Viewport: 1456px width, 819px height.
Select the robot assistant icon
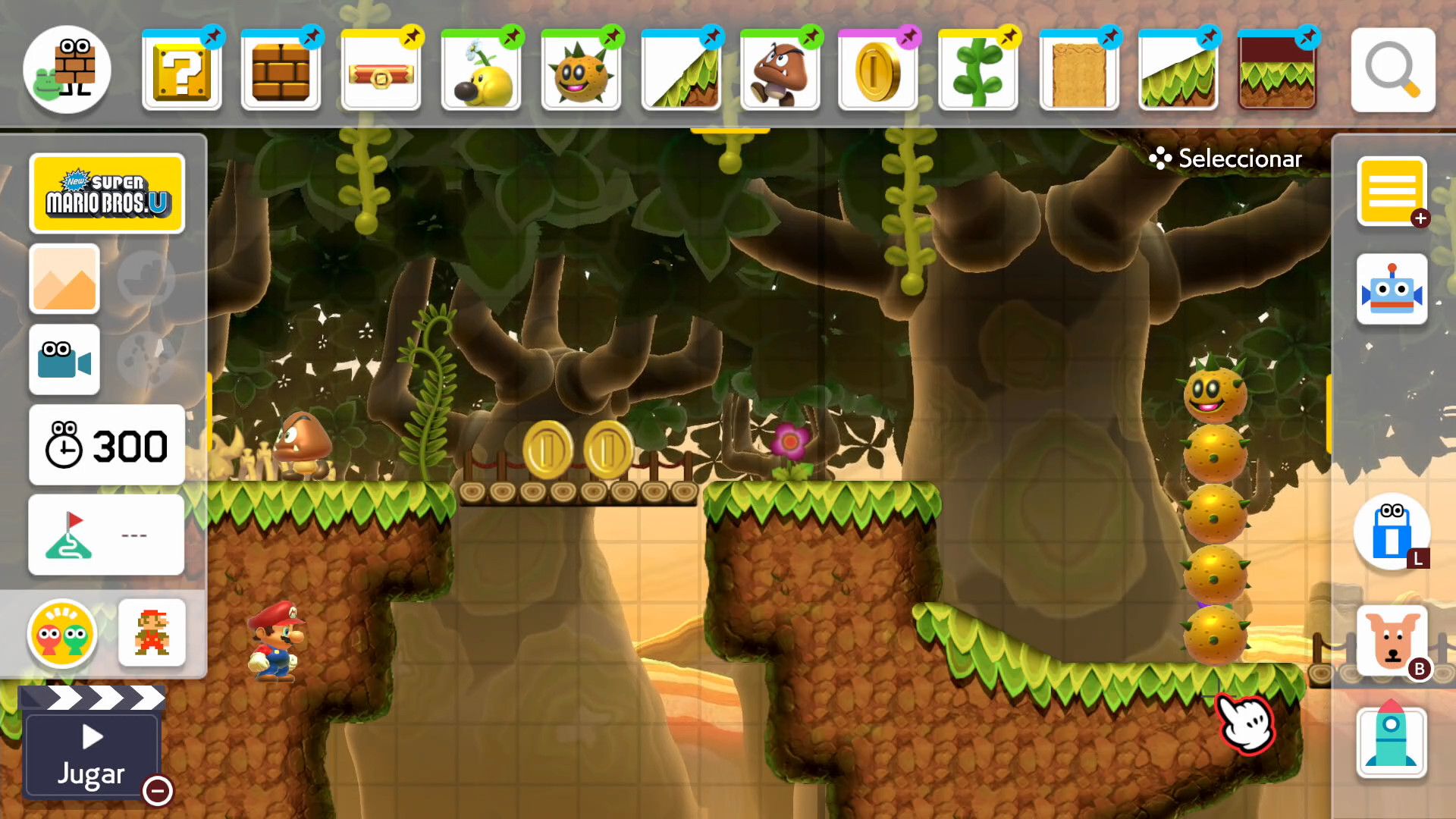1392,289
